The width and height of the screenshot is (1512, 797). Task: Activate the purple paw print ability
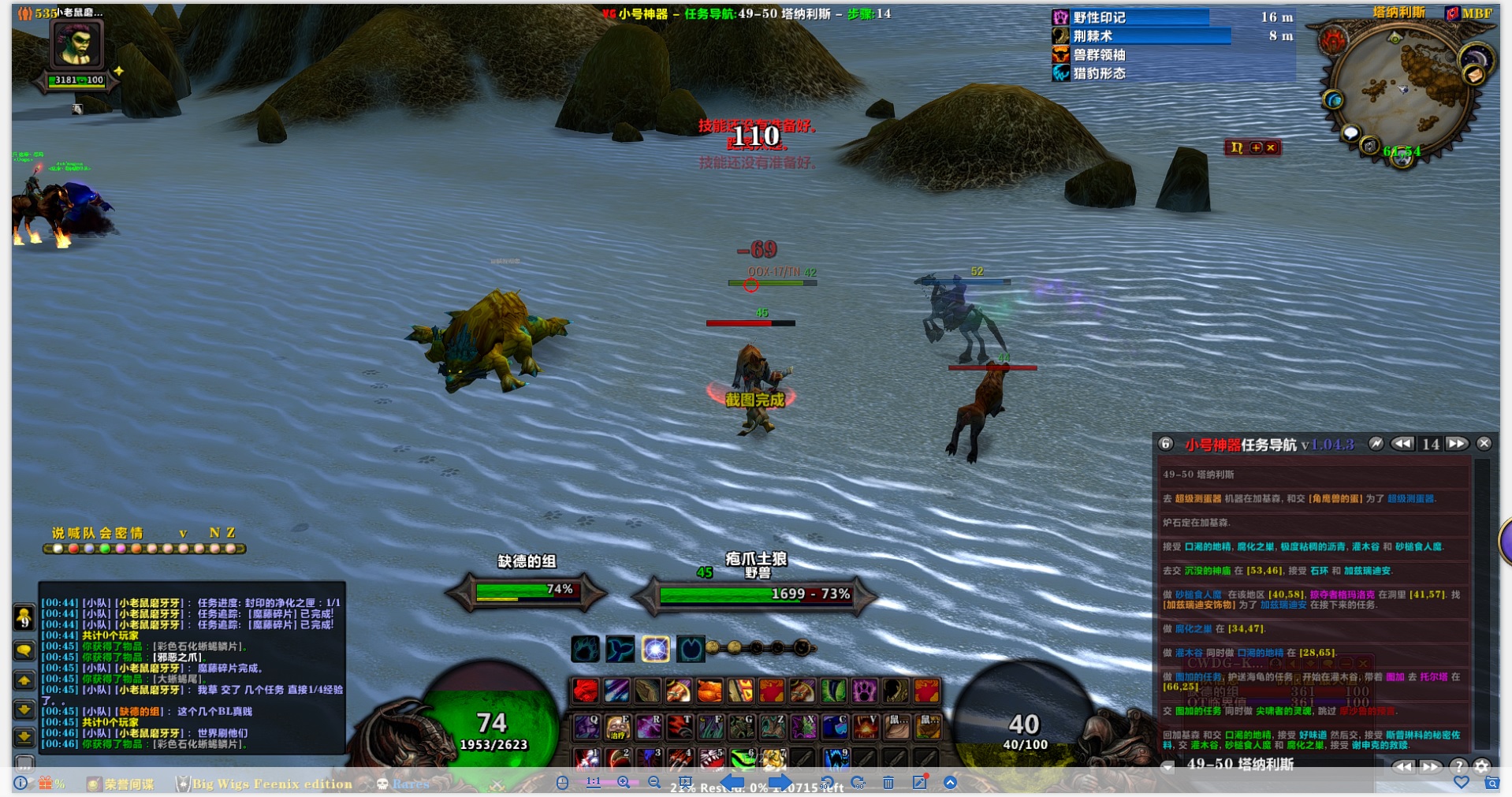(x=864, y=691)
